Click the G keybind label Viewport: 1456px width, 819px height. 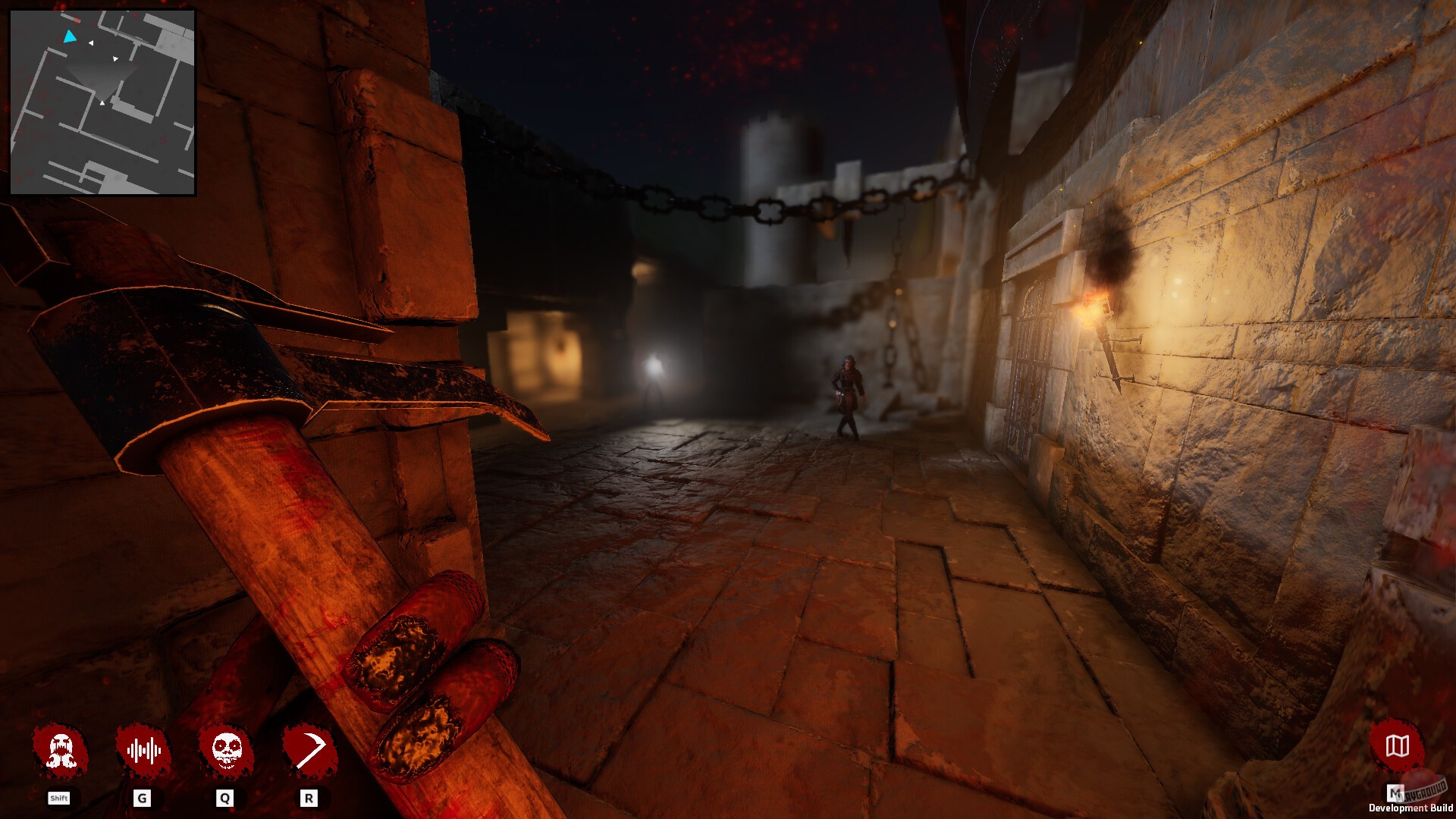pyautogui.click(x=143, y=798)
